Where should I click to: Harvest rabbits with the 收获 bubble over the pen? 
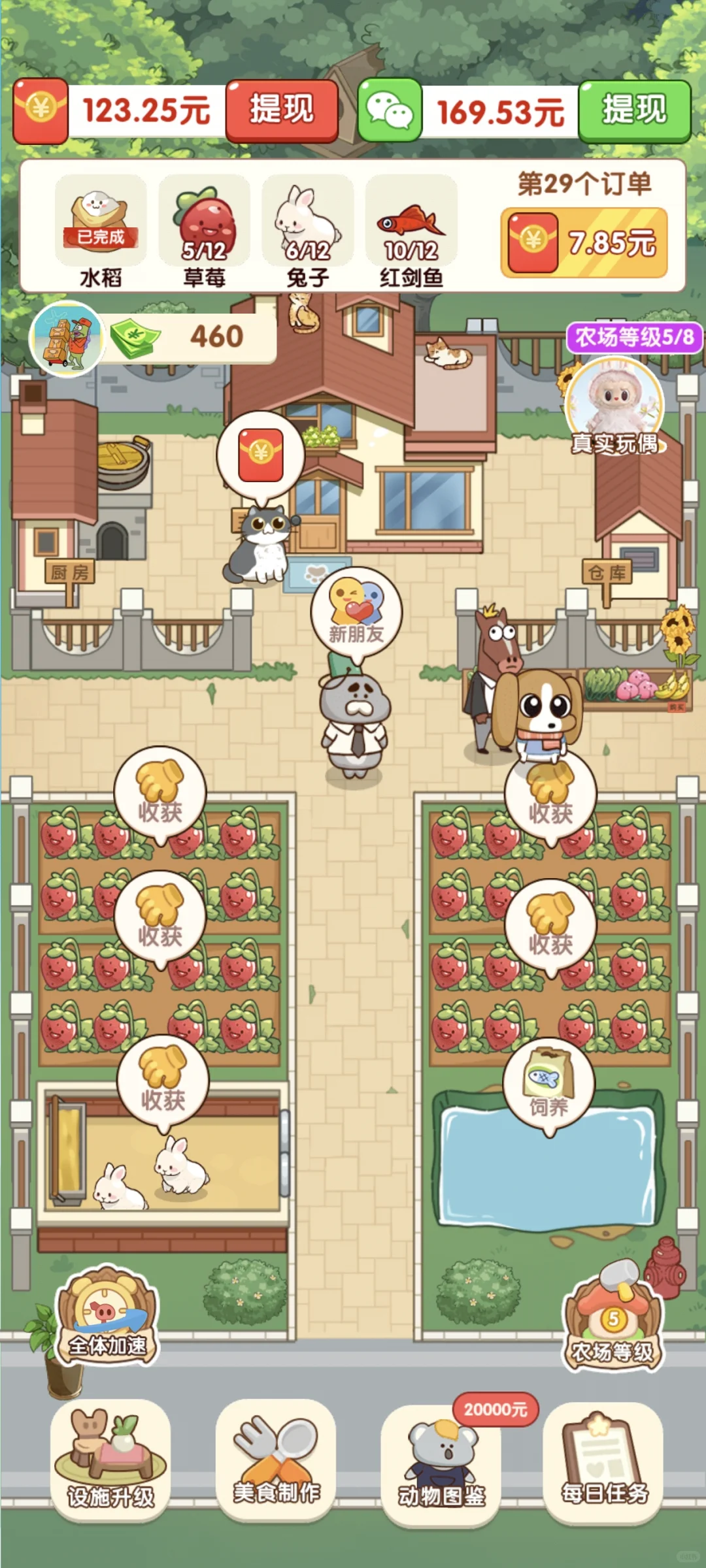tap(163, 1081)
